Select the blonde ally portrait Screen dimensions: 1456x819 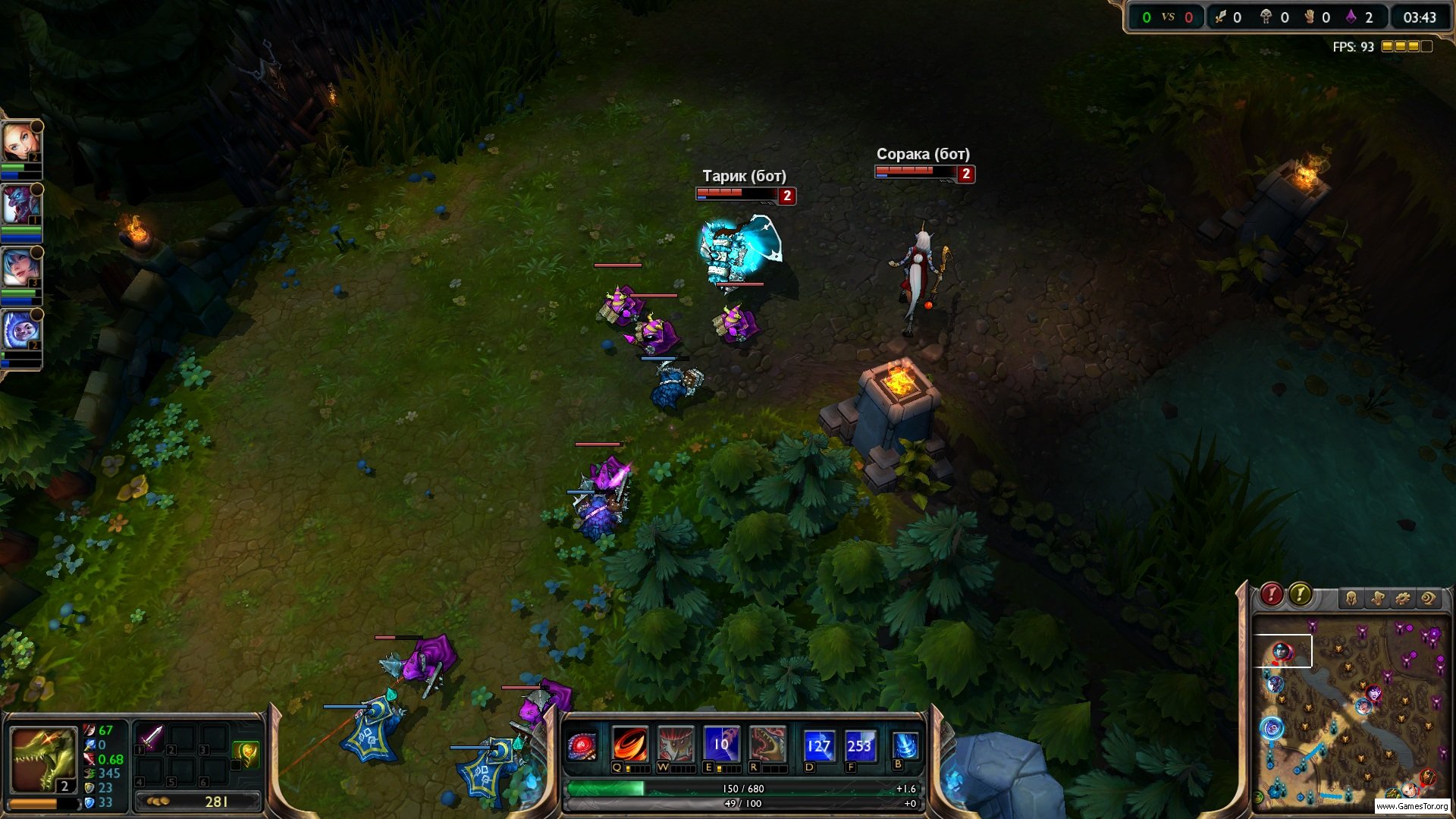tap(20, 142)
